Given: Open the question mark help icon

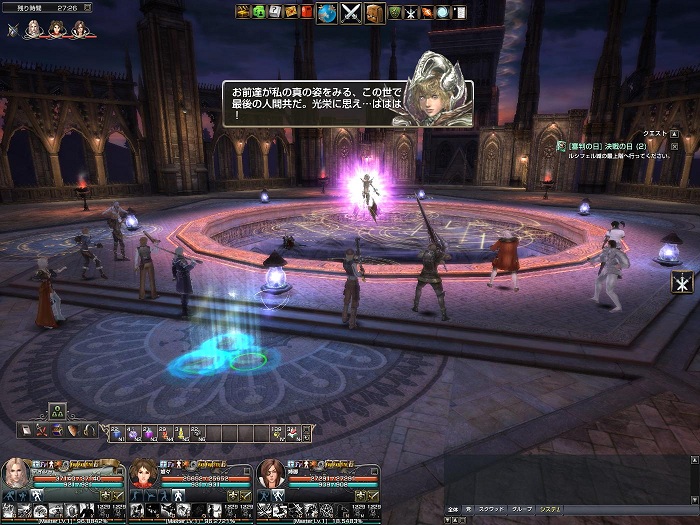Looking at the screenshot, I should click(274, 12).
